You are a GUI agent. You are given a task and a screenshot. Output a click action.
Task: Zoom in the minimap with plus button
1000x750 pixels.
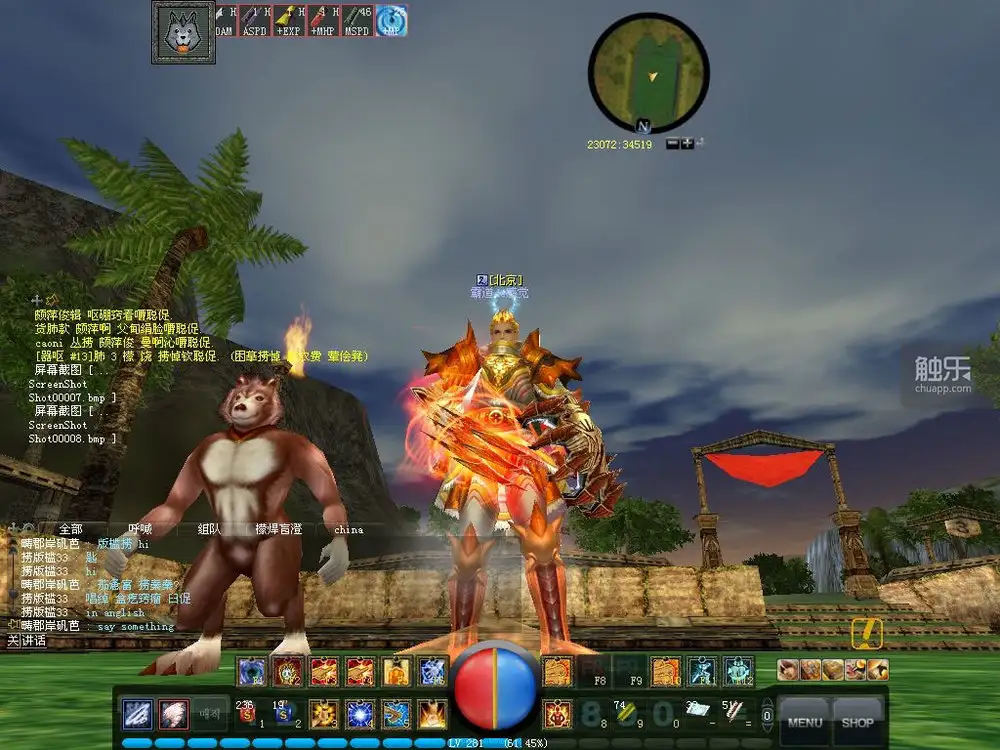[687, 144]
